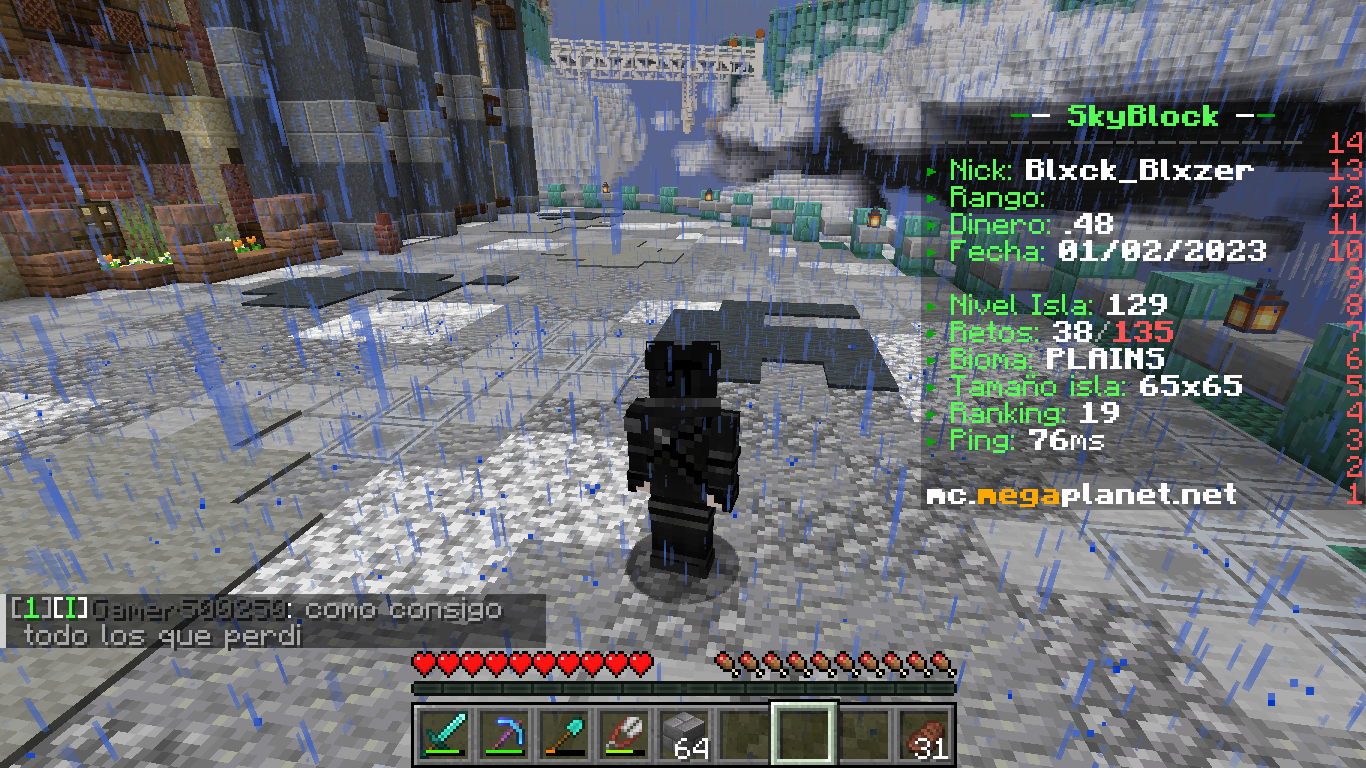Select the diamond sword hotbar slot
Viewport: 1366px width, 768px height.
coord(443,733)
